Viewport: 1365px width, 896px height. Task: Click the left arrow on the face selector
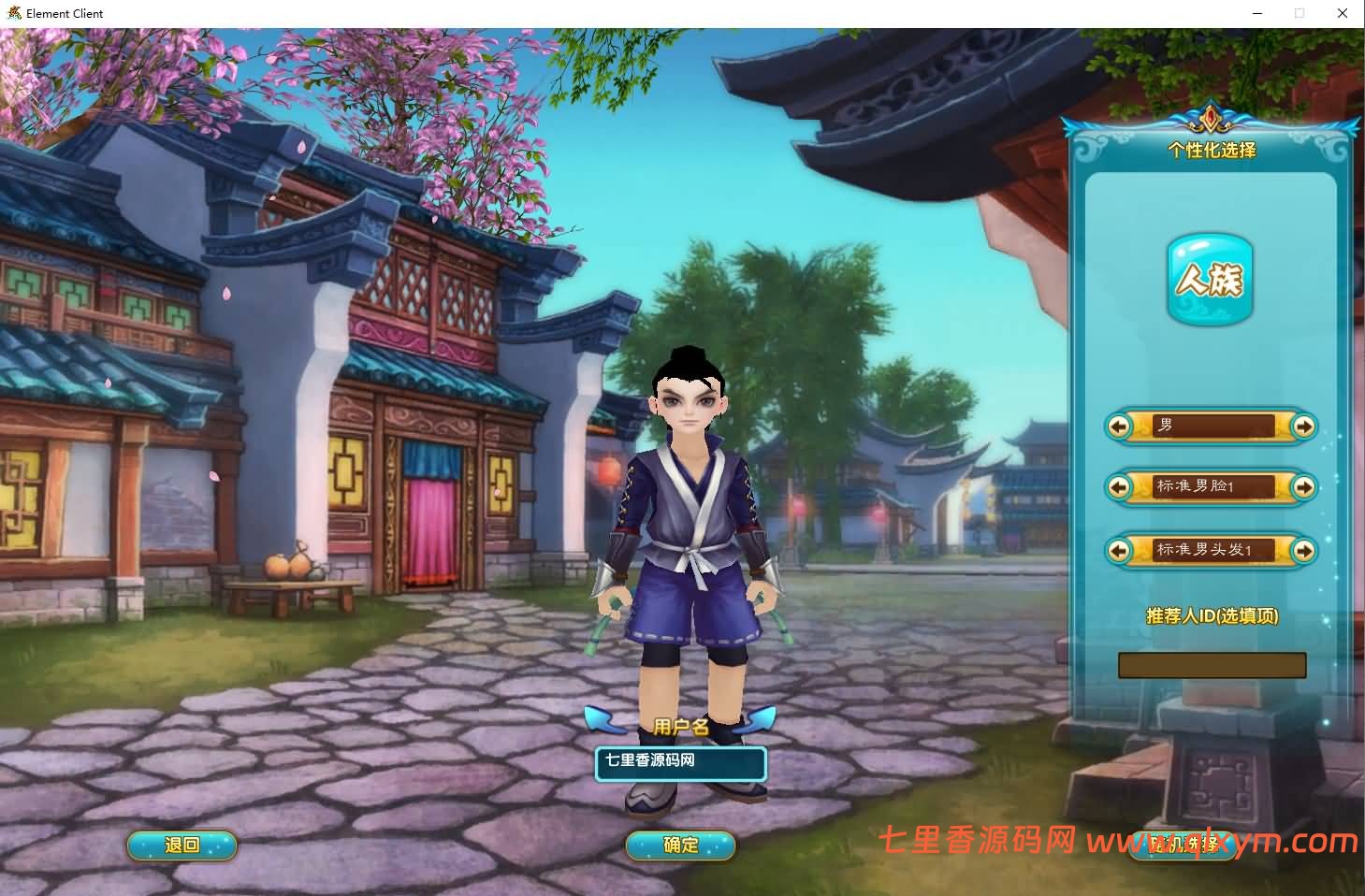pyautogui.click(x=1121, y=487)
